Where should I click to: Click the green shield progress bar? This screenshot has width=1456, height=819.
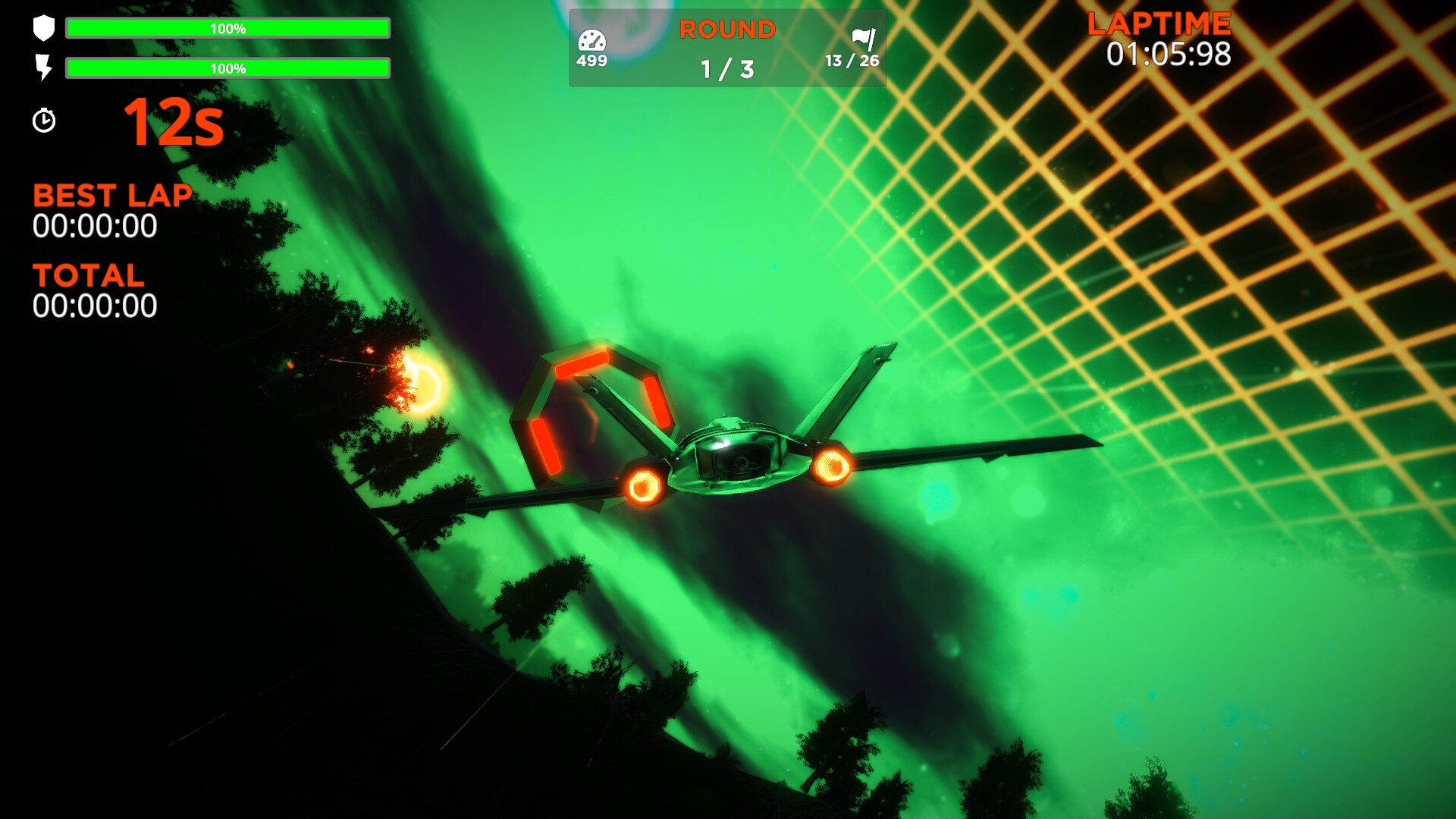[x=227, y=28]
